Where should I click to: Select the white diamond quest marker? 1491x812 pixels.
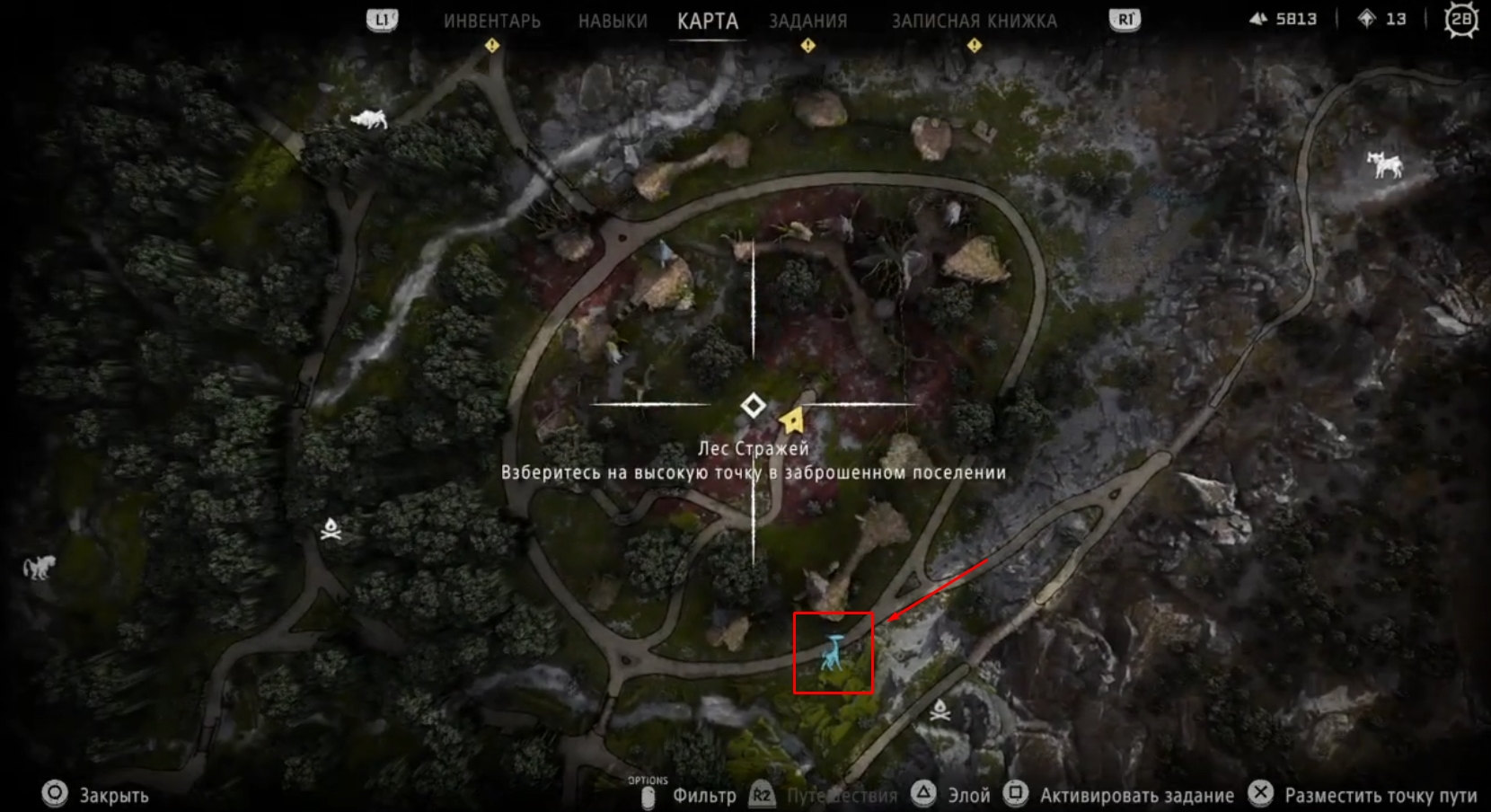click(753, 406)
